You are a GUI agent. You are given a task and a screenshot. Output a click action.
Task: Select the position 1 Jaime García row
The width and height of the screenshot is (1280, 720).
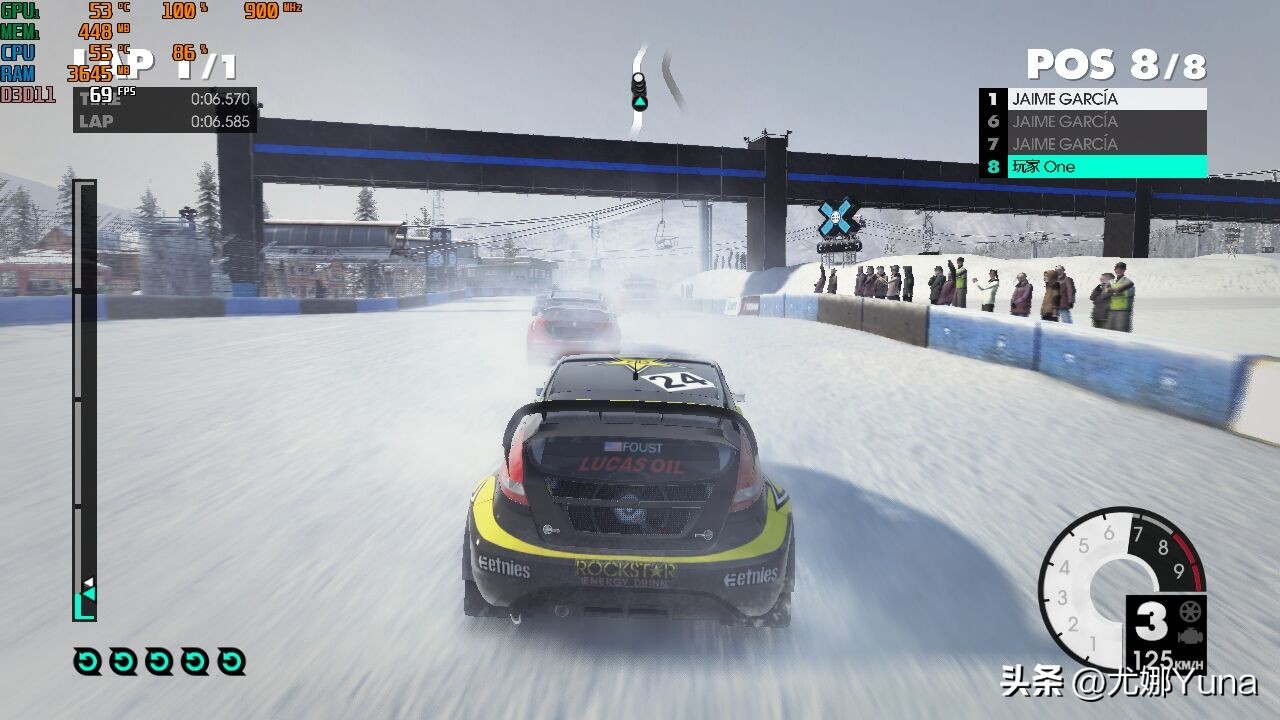(1093, 99)
